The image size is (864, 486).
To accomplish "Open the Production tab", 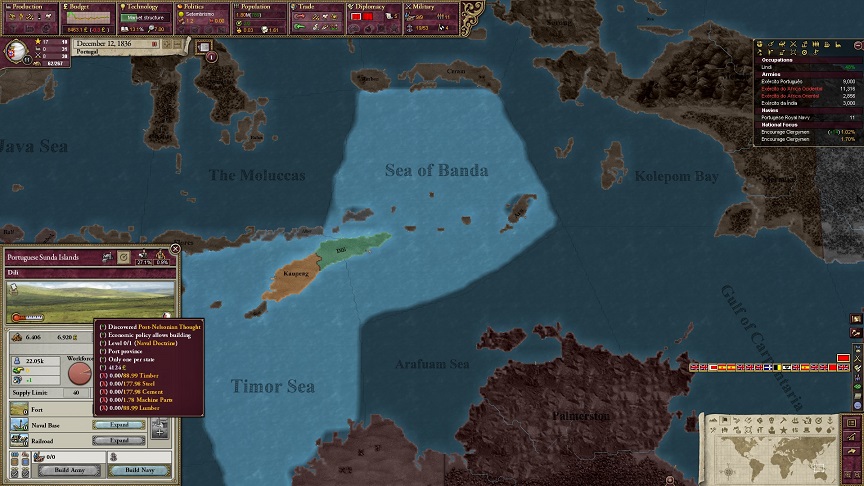I will (30, 6).
